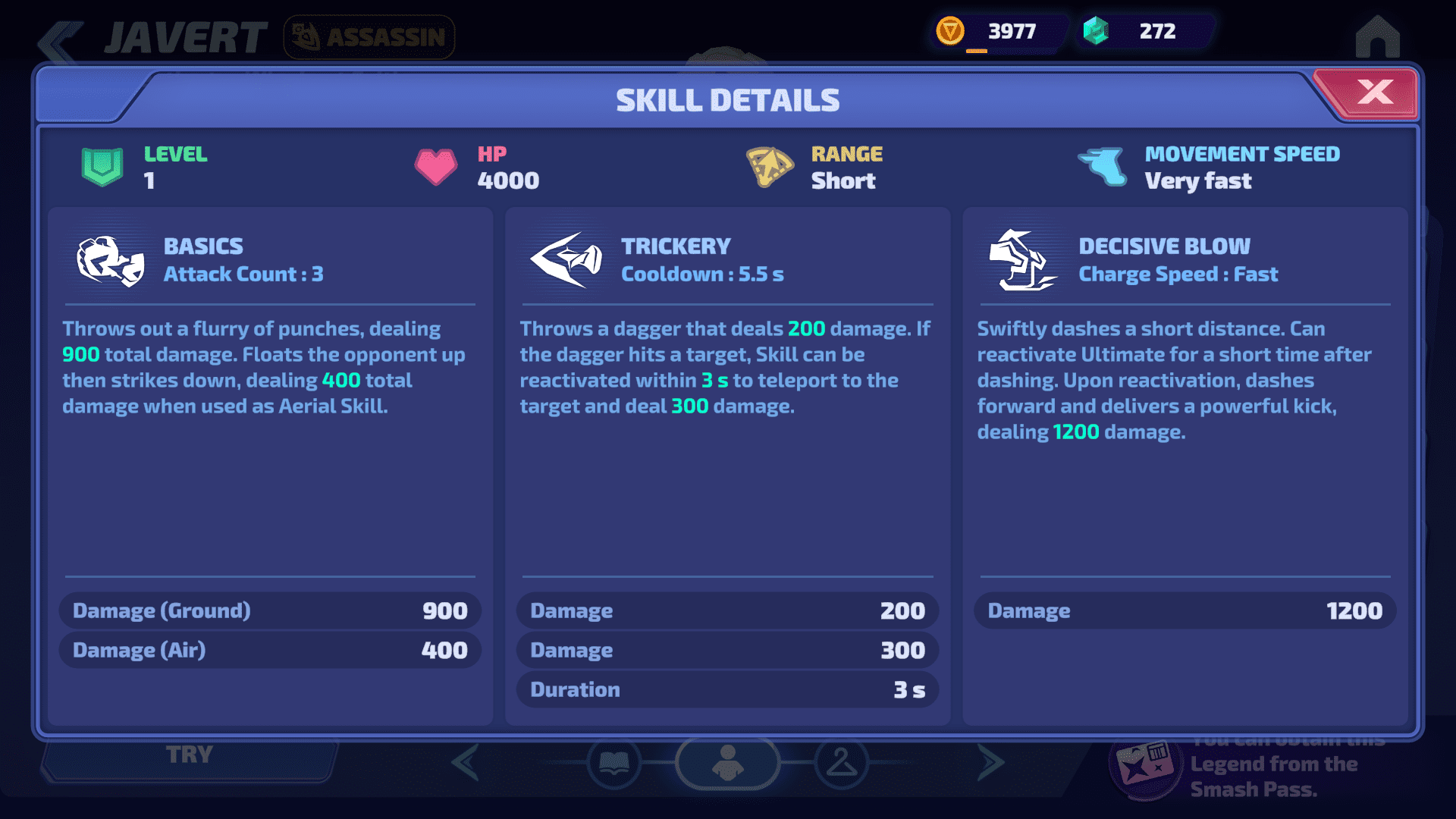
Task: Open the home screen via house icon
Action: click(x=1377, y=36)
